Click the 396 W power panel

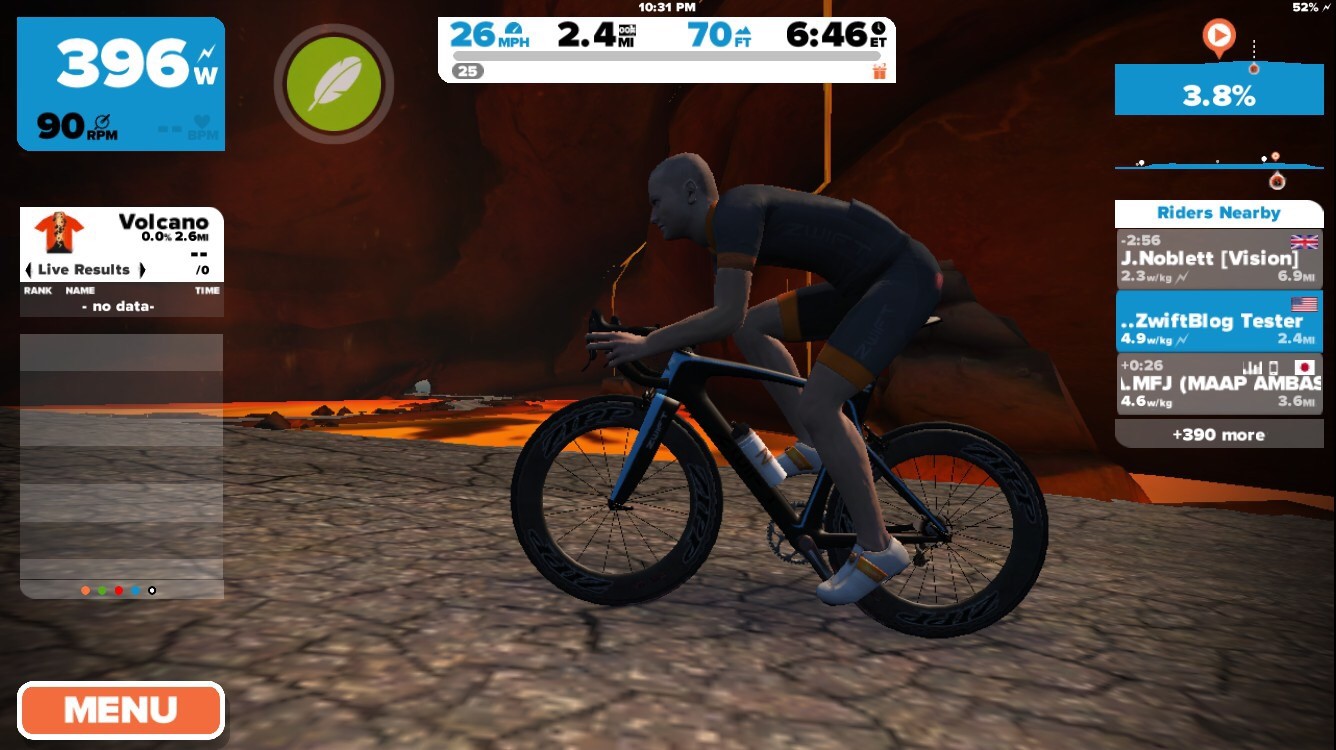click(121, 84)
